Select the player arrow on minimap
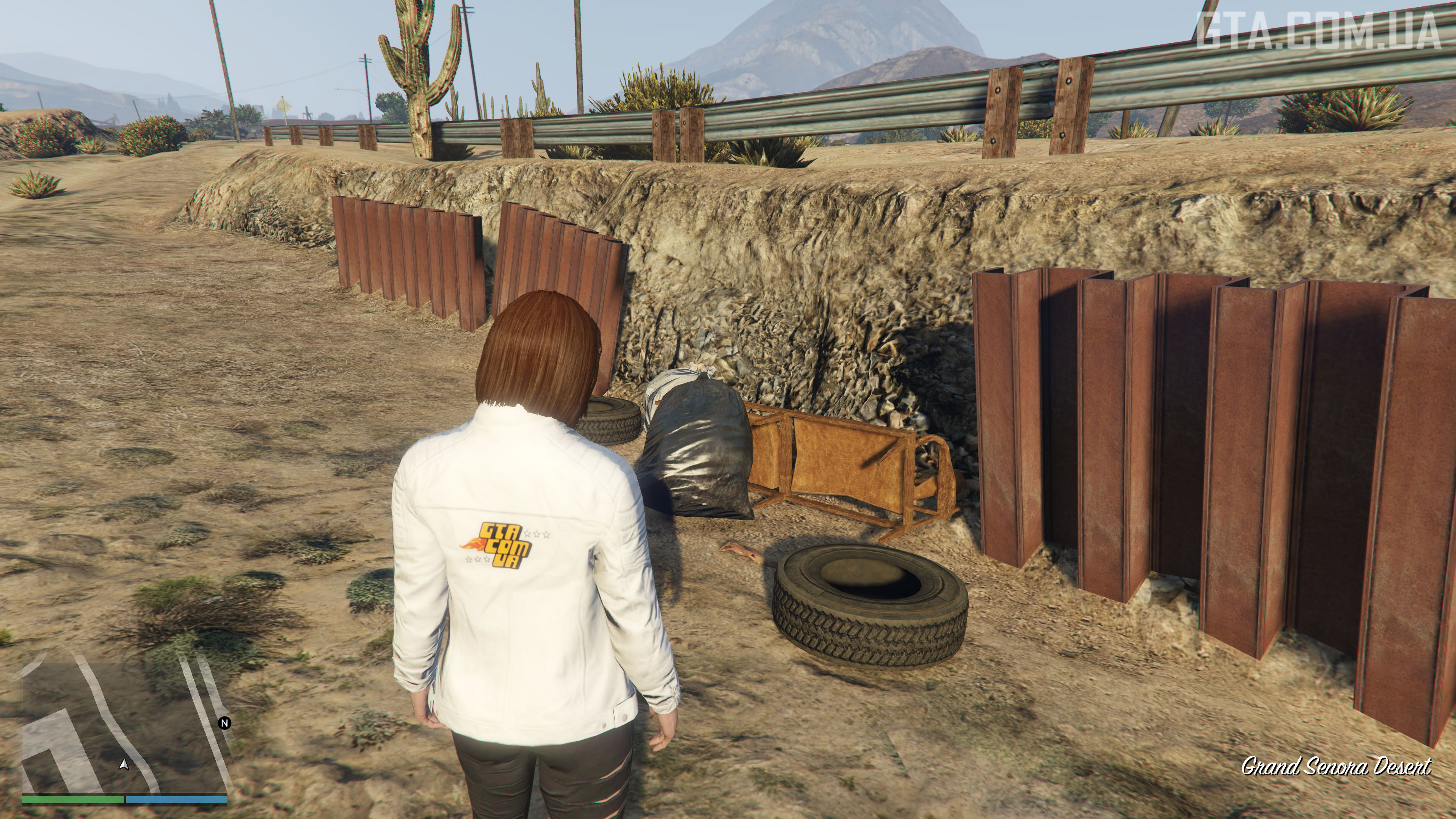This screenshot has width=1456, height=819. (x=124, y=765)
